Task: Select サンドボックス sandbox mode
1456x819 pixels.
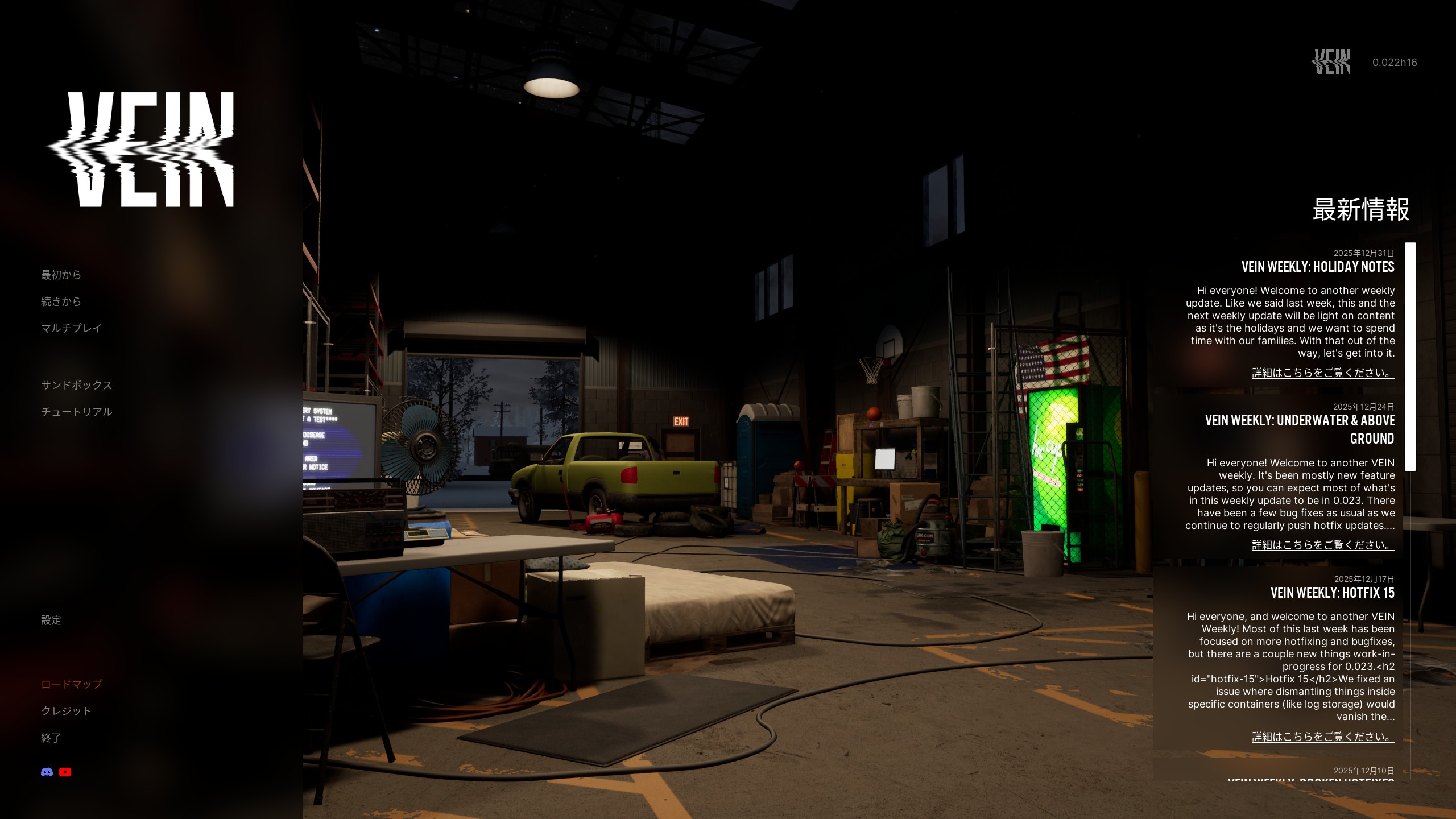Action: click(76, 385)
